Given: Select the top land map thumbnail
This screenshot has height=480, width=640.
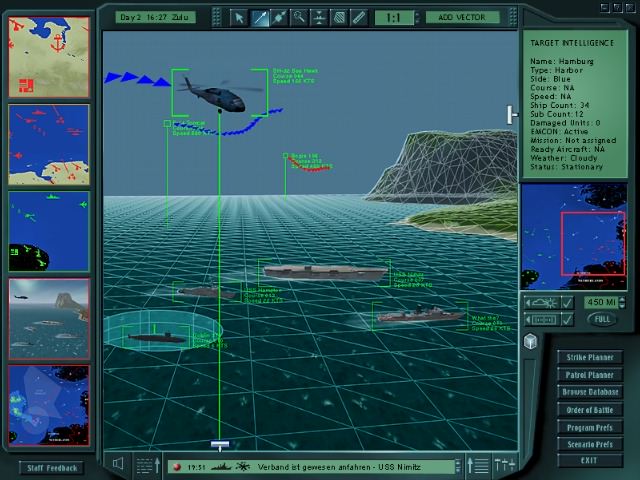Looking at the screenshot, I should [49, 55].
